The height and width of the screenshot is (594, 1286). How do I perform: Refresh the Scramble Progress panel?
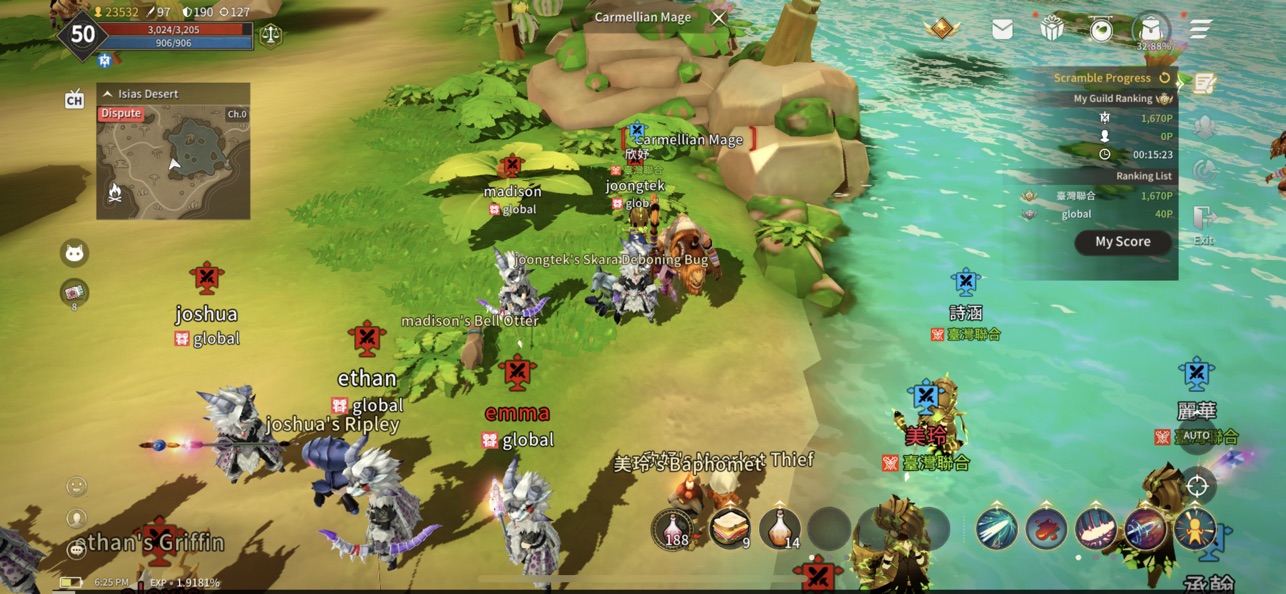1165,77
